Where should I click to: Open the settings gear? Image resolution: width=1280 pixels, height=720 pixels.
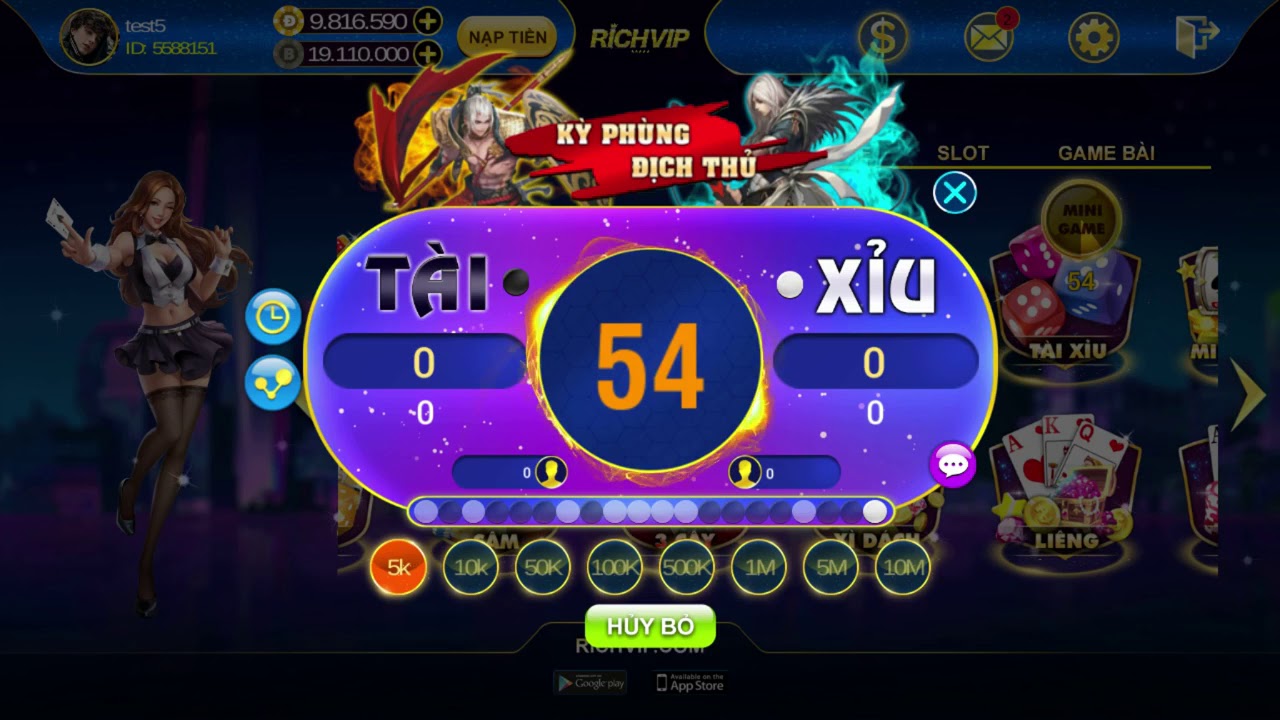(1093, 37)
